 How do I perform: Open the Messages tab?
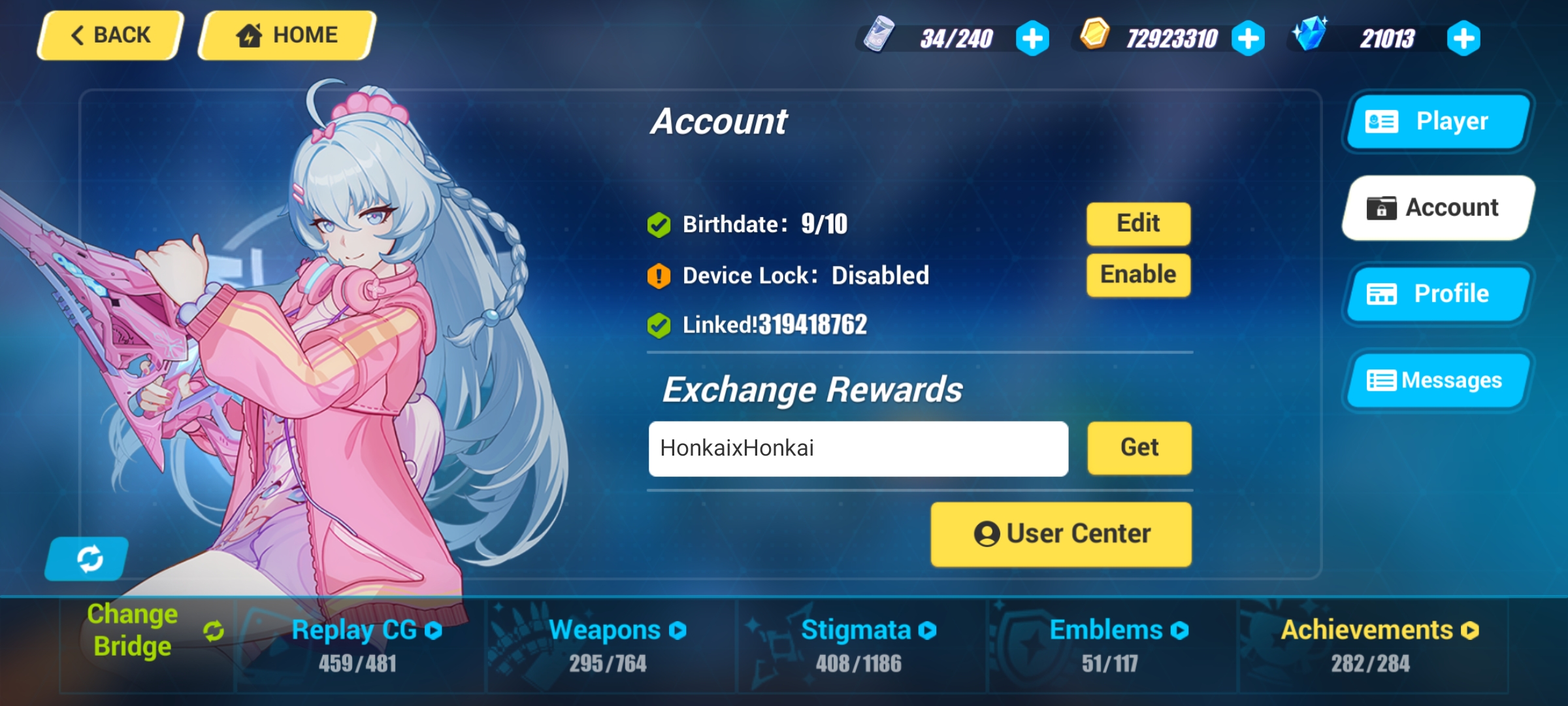pyautogui.click(x=1437, y=380)
